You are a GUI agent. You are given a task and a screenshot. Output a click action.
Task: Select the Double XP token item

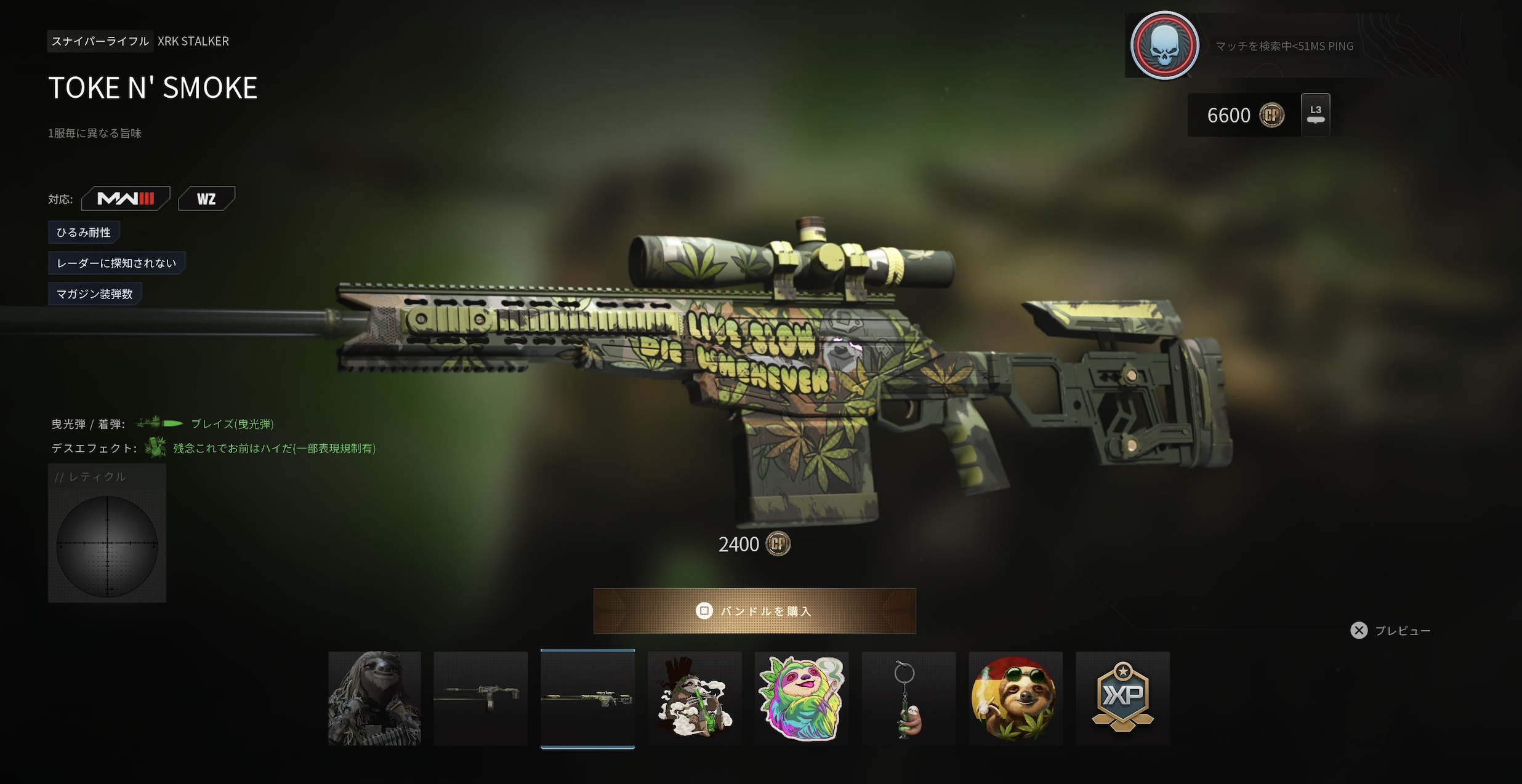click(1123, 698)
